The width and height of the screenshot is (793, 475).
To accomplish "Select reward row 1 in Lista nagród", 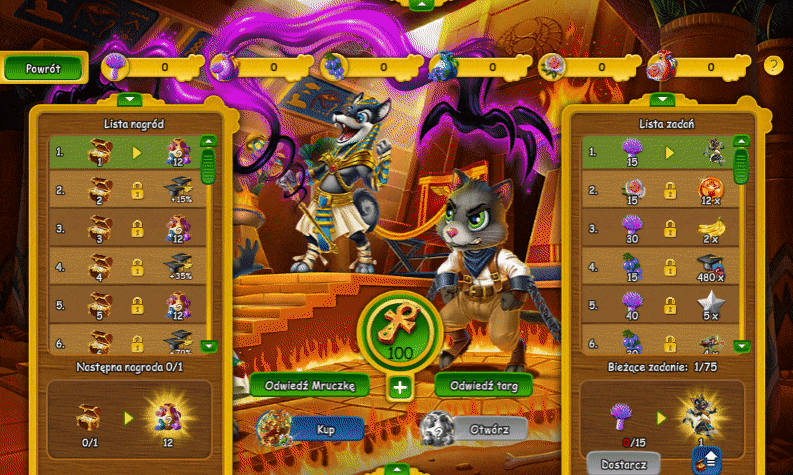I will pos(125,153).
